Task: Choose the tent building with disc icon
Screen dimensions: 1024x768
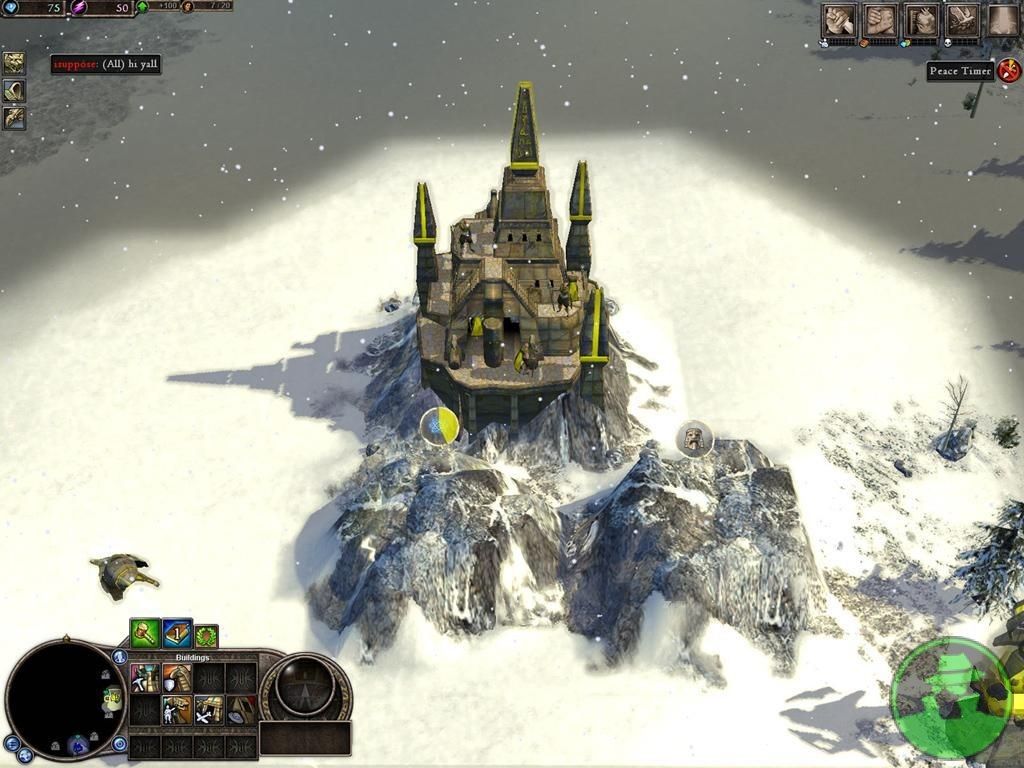Action: coord(240,710)
